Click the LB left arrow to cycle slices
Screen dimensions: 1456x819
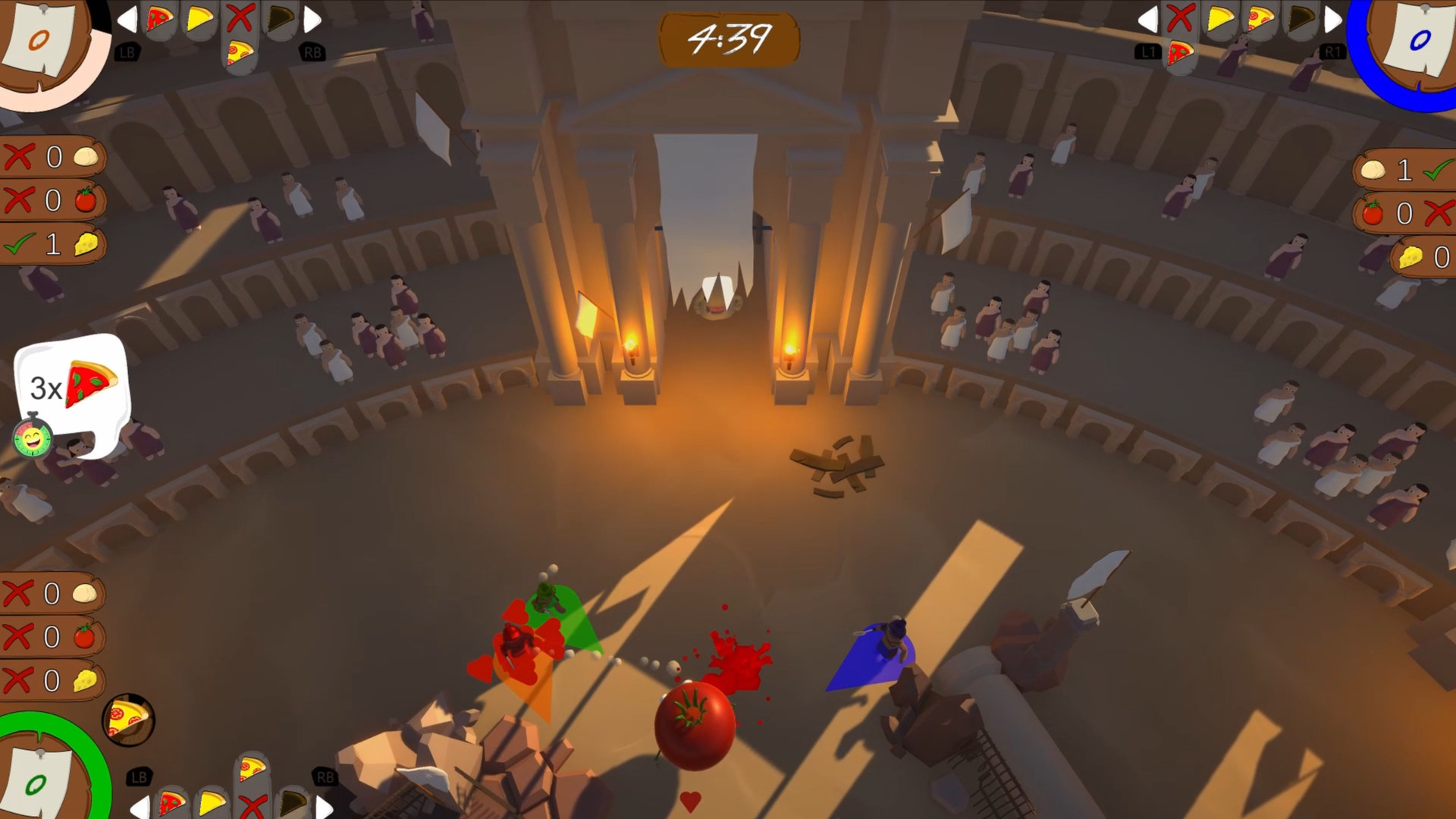coord(127,19)
